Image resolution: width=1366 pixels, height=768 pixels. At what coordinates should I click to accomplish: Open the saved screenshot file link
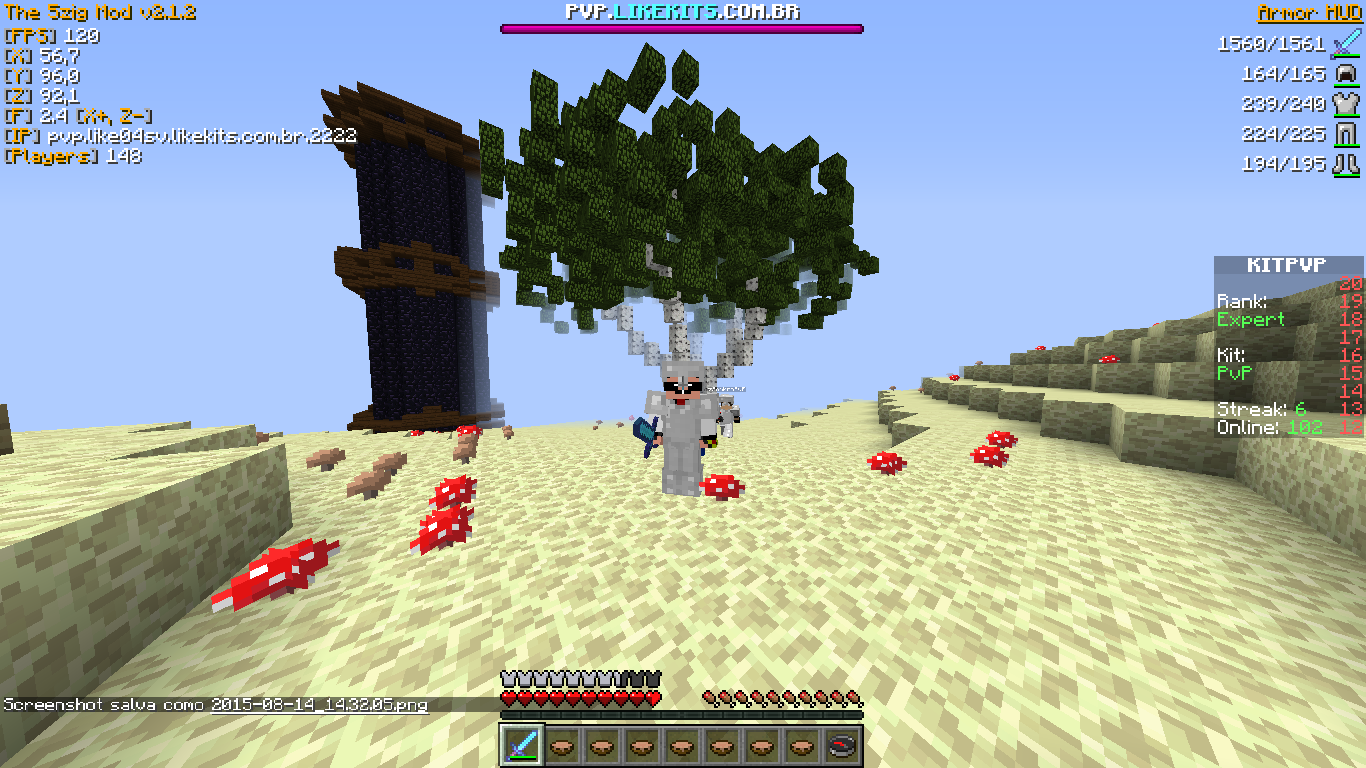point(319,705)
